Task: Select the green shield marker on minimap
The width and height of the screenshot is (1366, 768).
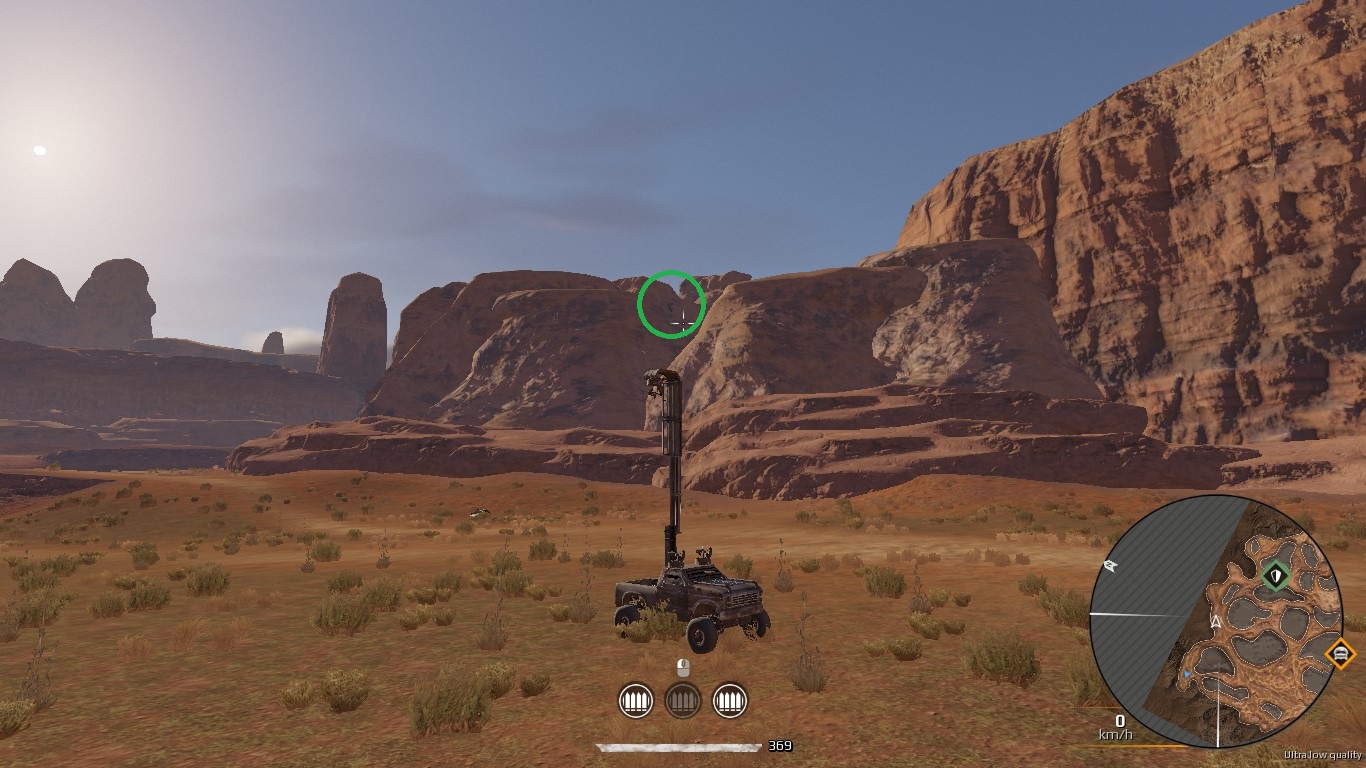Action: tap(1275, 576)
